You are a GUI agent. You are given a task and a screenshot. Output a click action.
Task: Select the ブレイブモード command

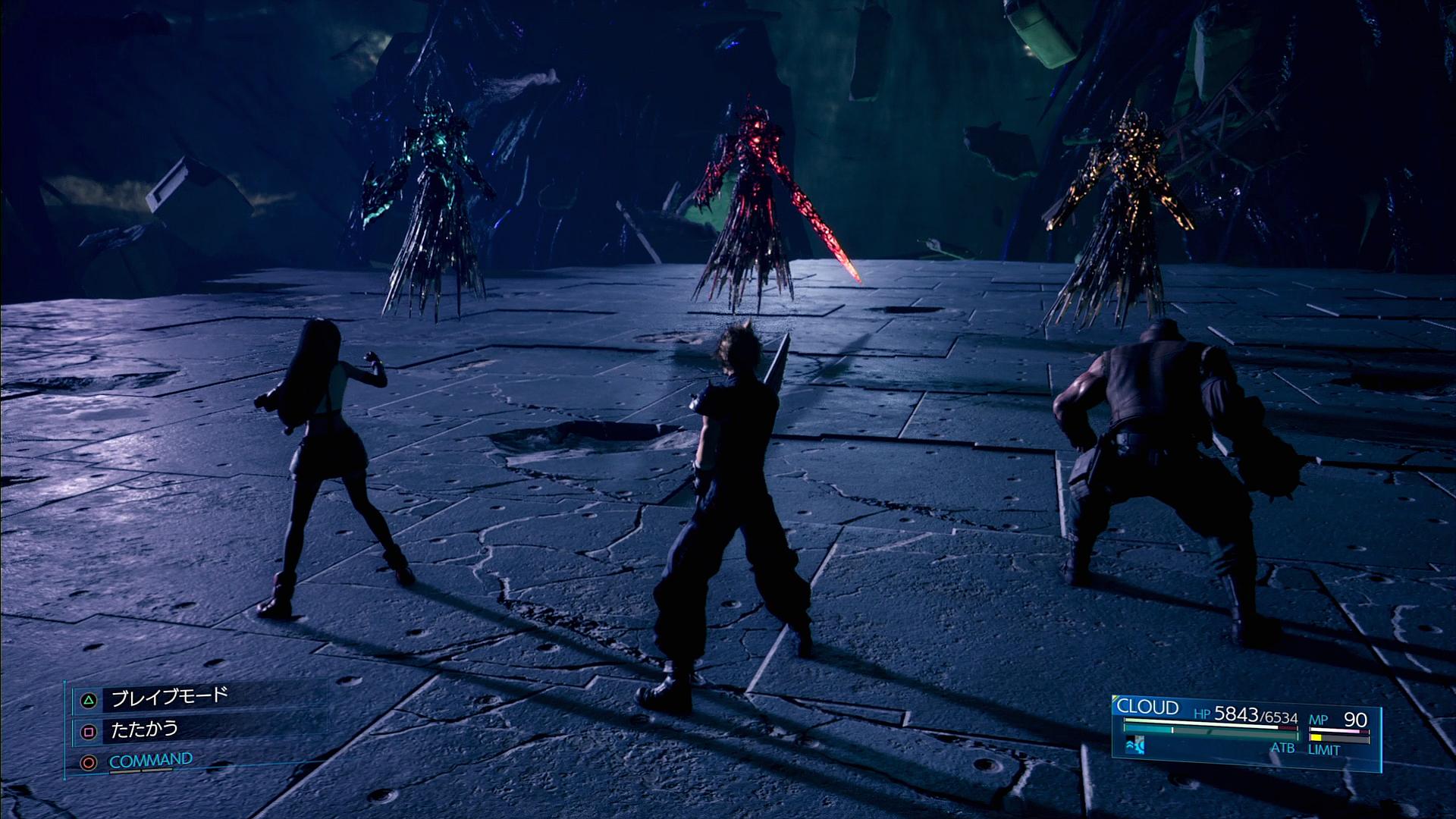point(168,698)
